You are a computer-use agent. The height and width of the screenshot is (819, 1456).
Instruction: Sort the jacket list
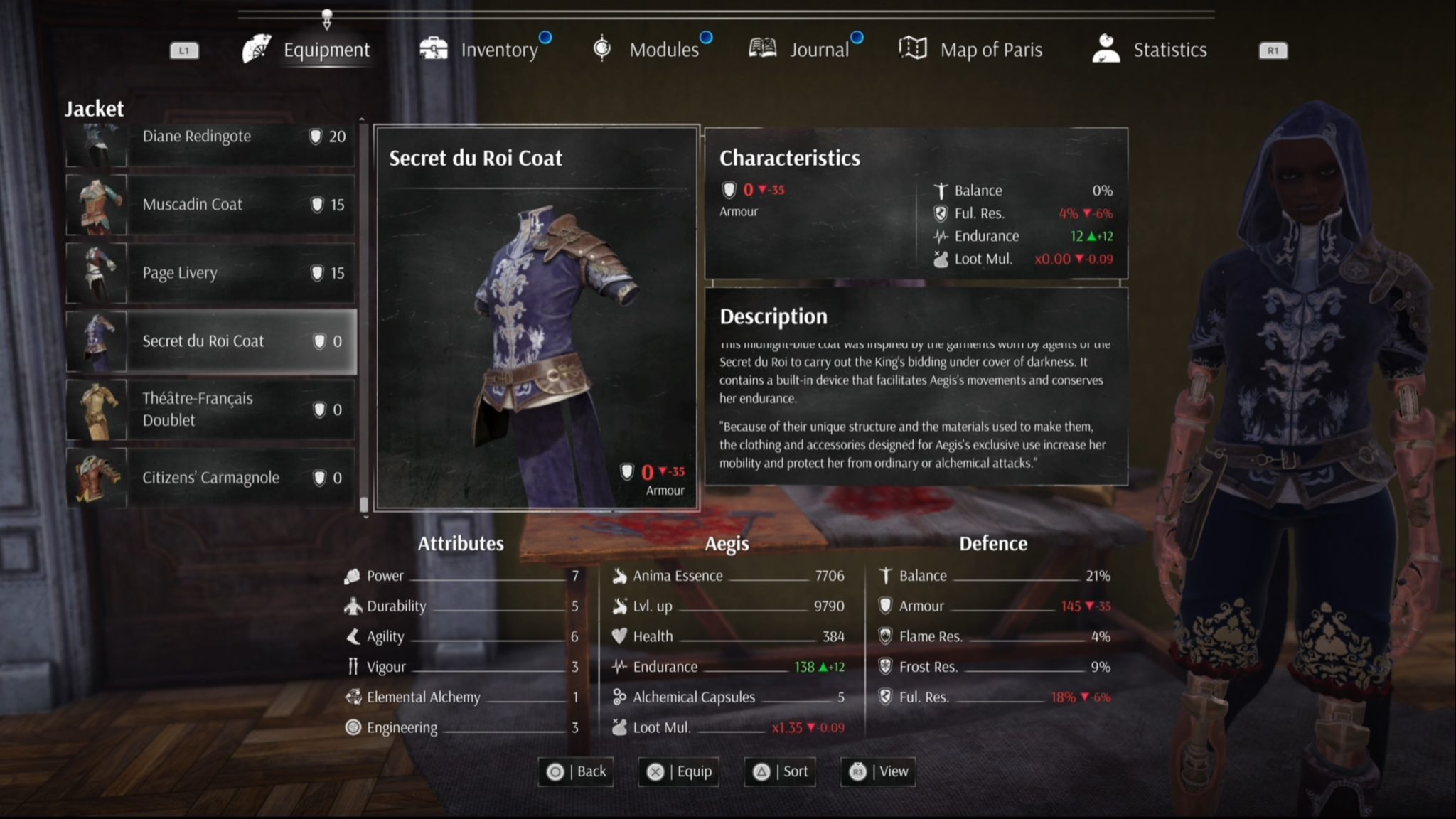[780, 771]
